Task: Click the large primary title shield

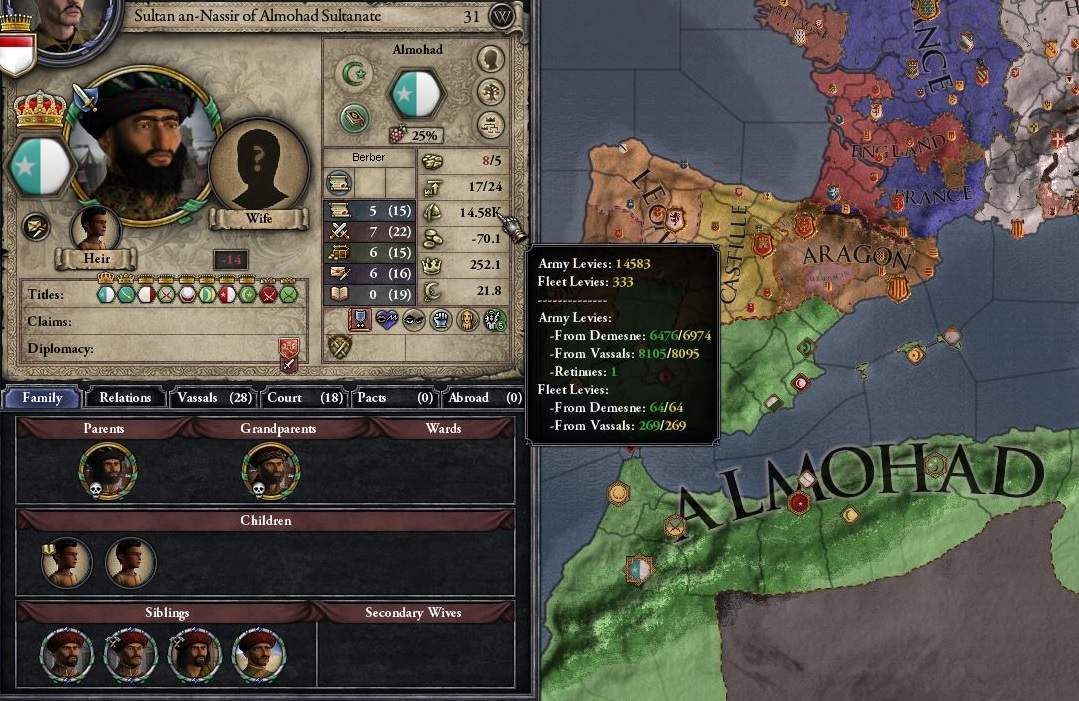Action: (40, 167)
